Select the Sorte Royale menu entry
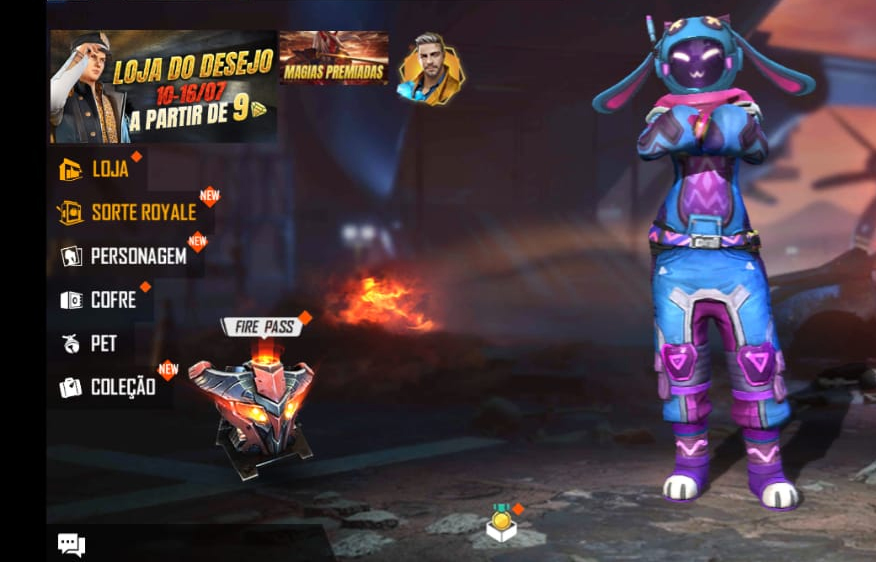 point(129,213)
